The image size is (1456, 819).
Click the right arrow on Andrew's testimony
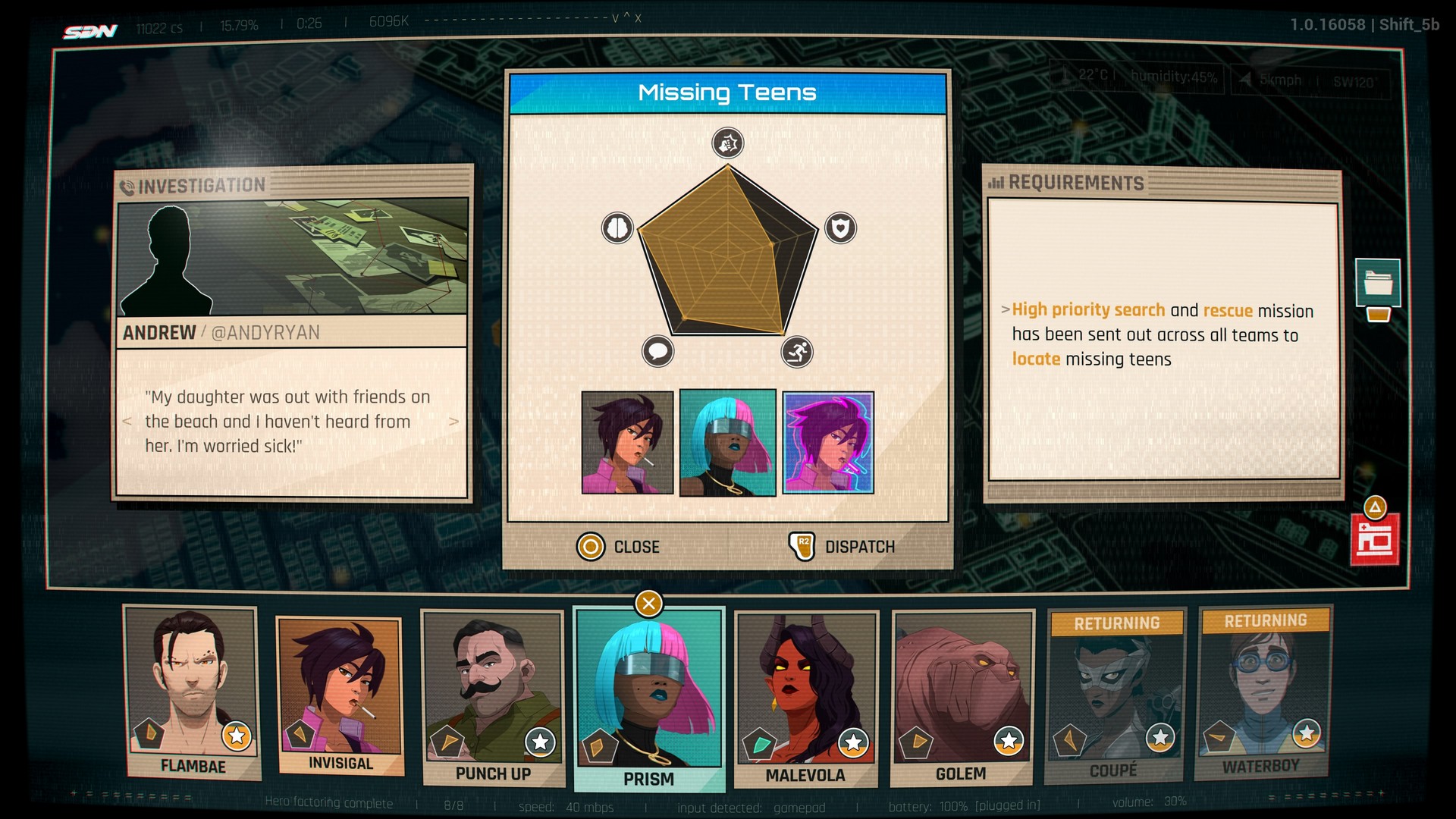pos(453,422)
